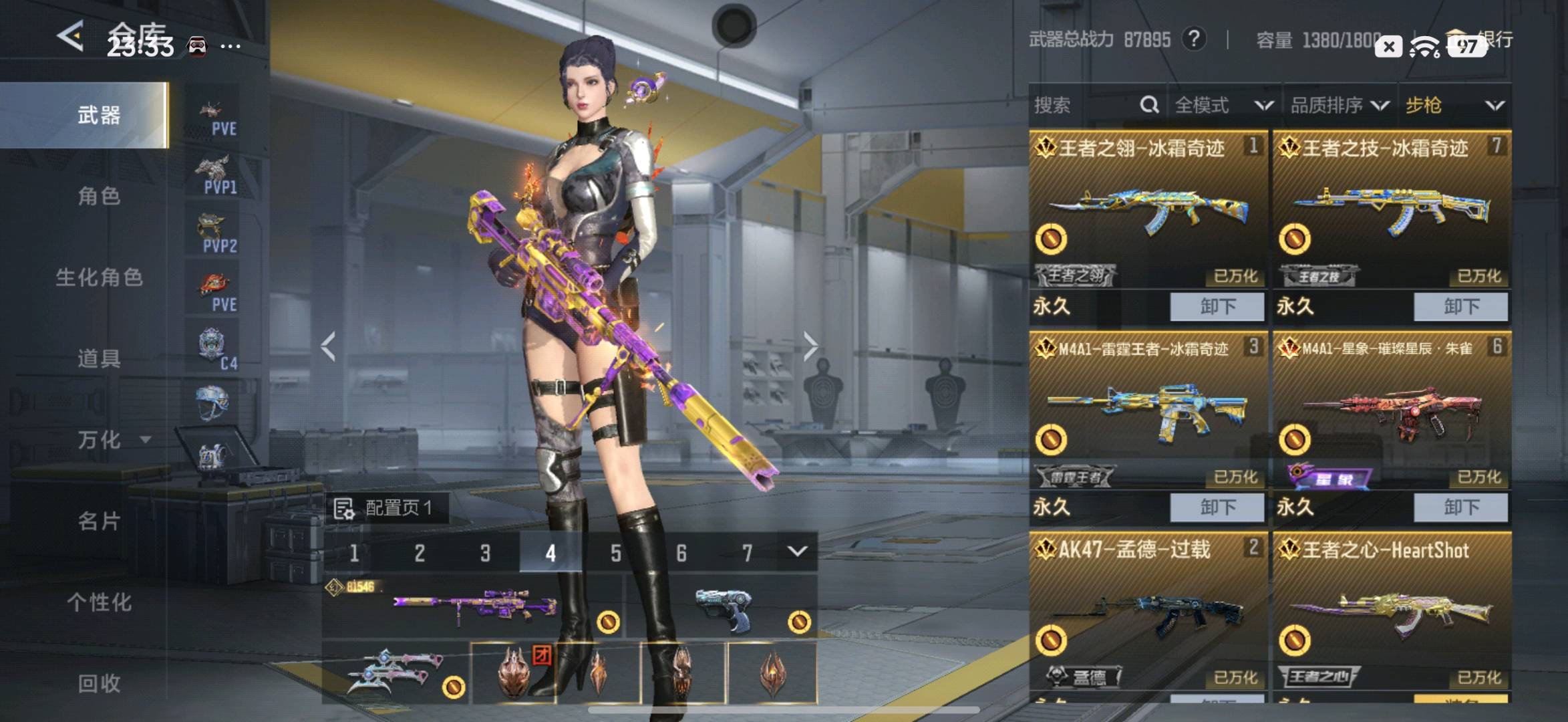The height and width of the screenshot is (722, 1568).
Task: Open the 名片 name card tab
Action: 99,521
